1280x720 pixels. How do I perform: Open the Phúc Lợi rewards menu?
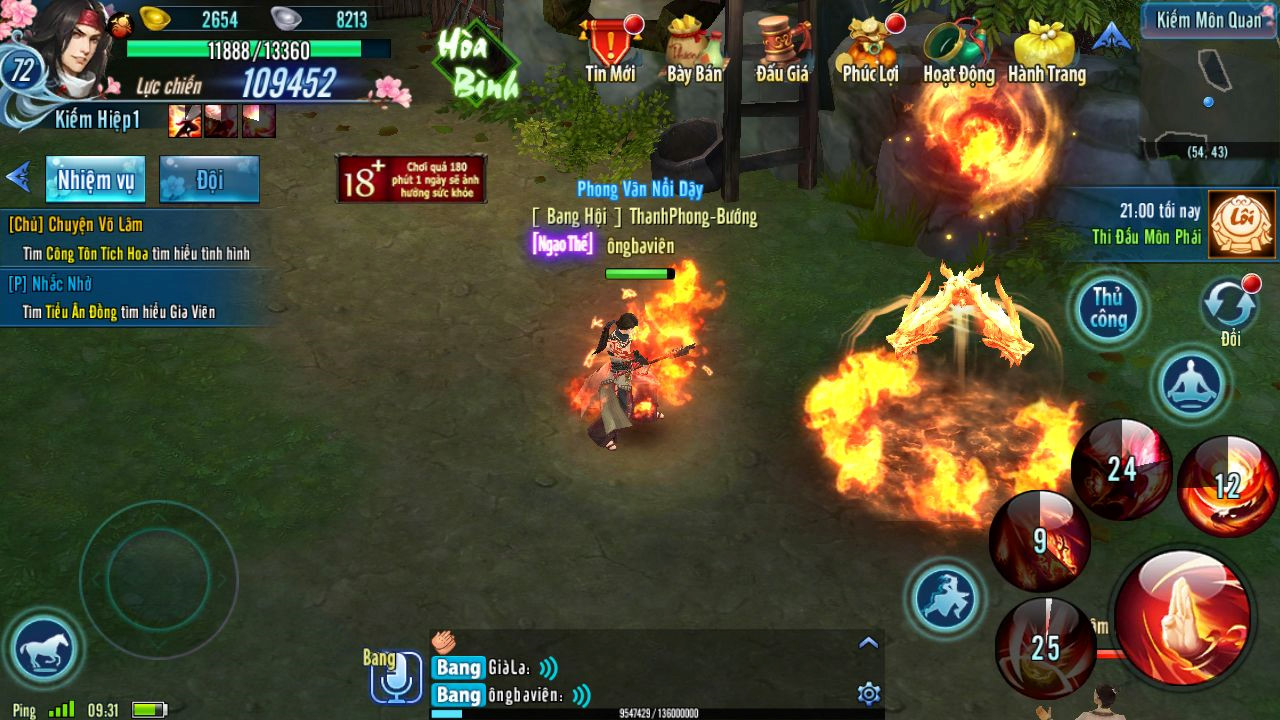(x=870, y=48)
